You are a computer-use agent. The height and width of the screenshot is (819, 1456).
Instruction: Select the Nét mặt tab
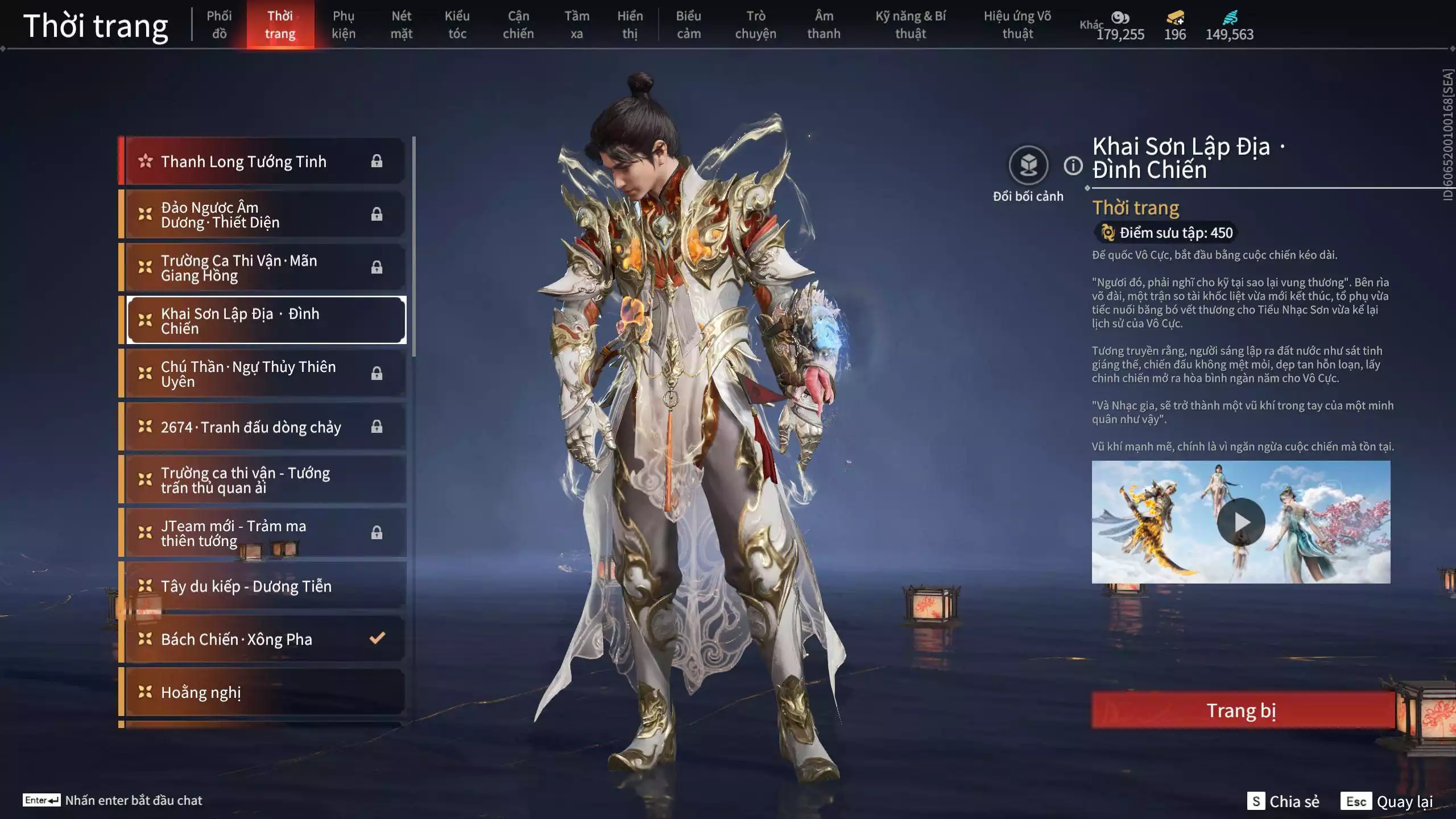(401, 24)
